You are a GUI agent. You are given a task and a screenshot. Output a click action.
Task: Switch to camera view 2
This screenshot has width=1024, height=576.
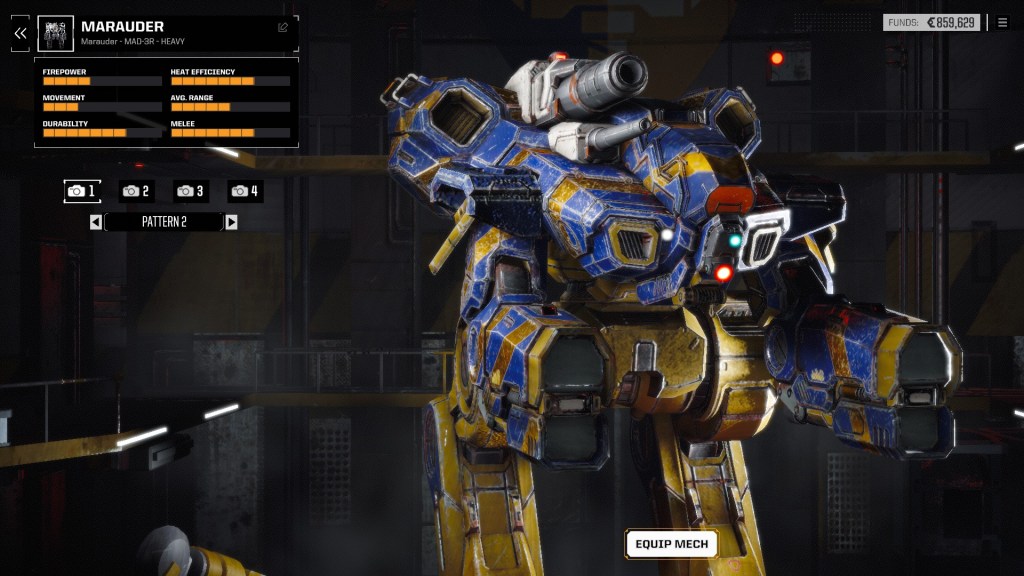(x=136, y=191)
